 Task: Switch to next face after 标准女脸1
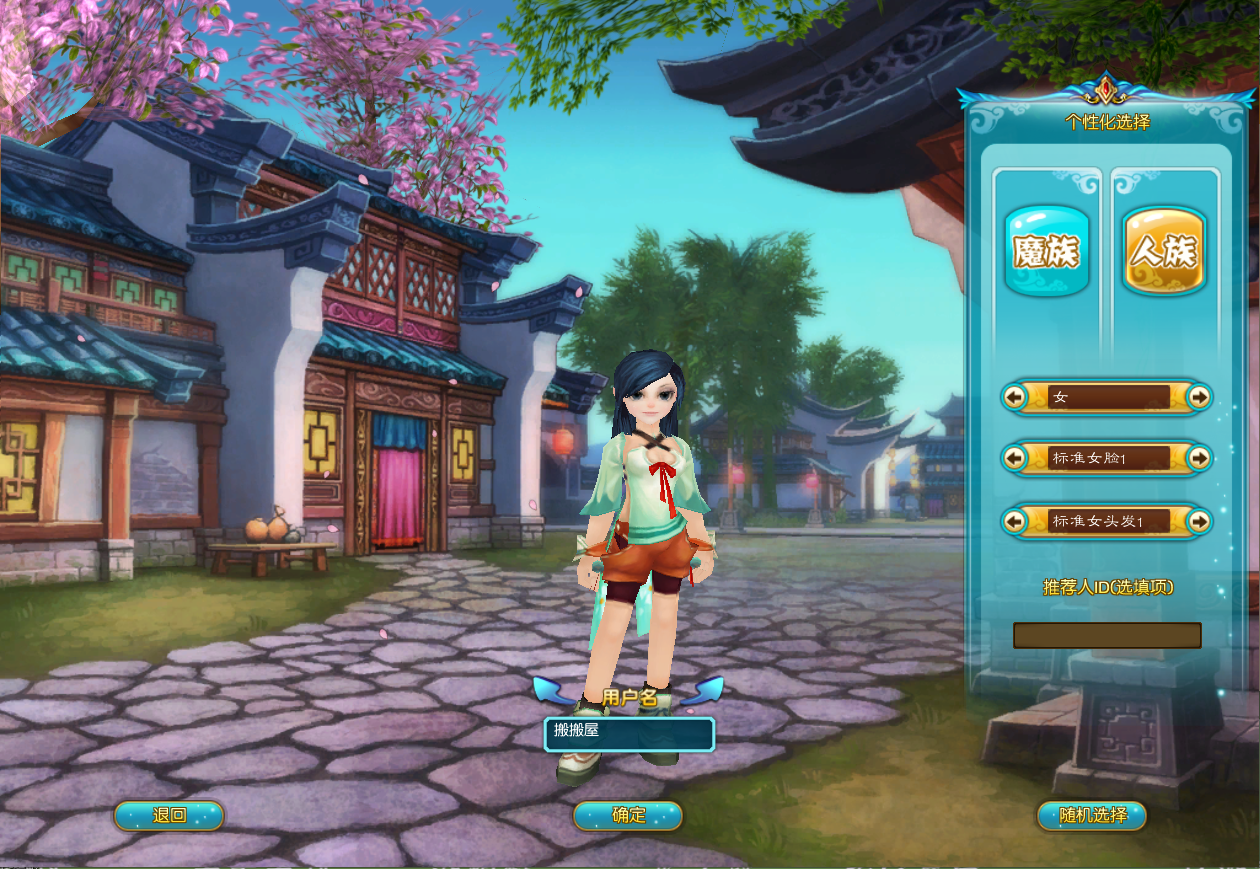tap(1199, 459)
